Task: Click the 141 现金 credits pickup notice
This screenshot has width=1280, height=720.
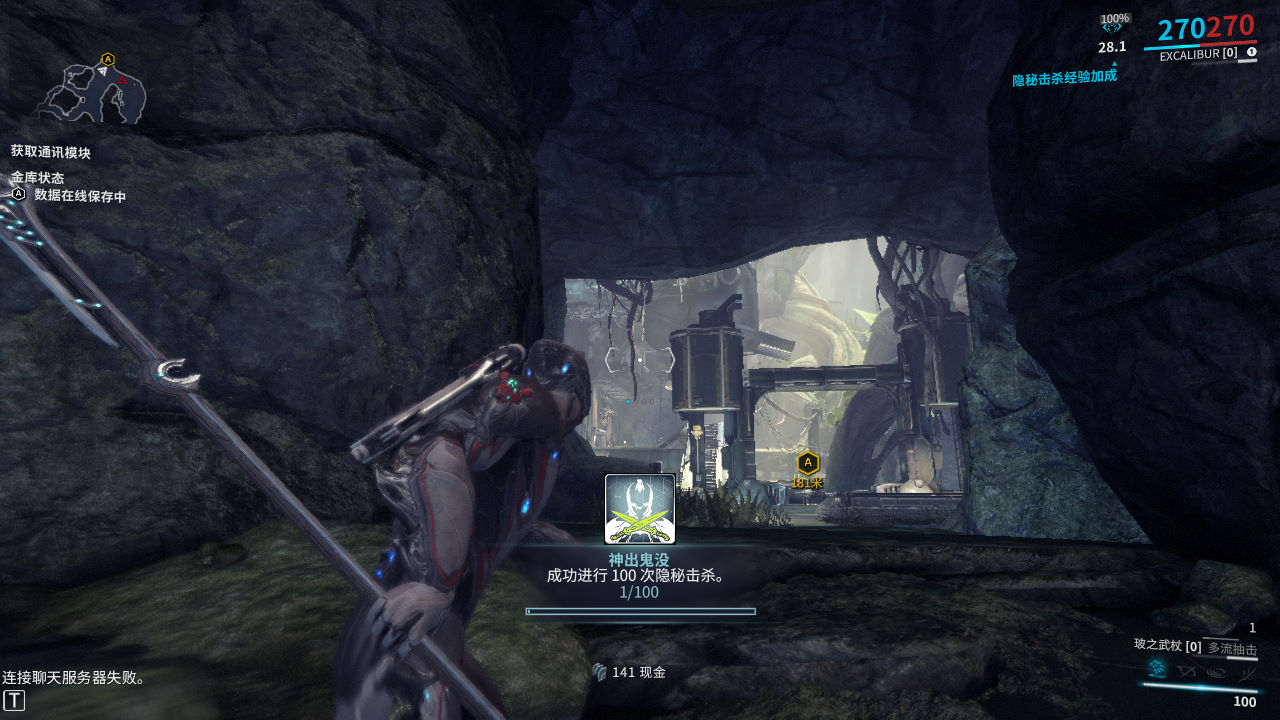Action: [630, 672]
